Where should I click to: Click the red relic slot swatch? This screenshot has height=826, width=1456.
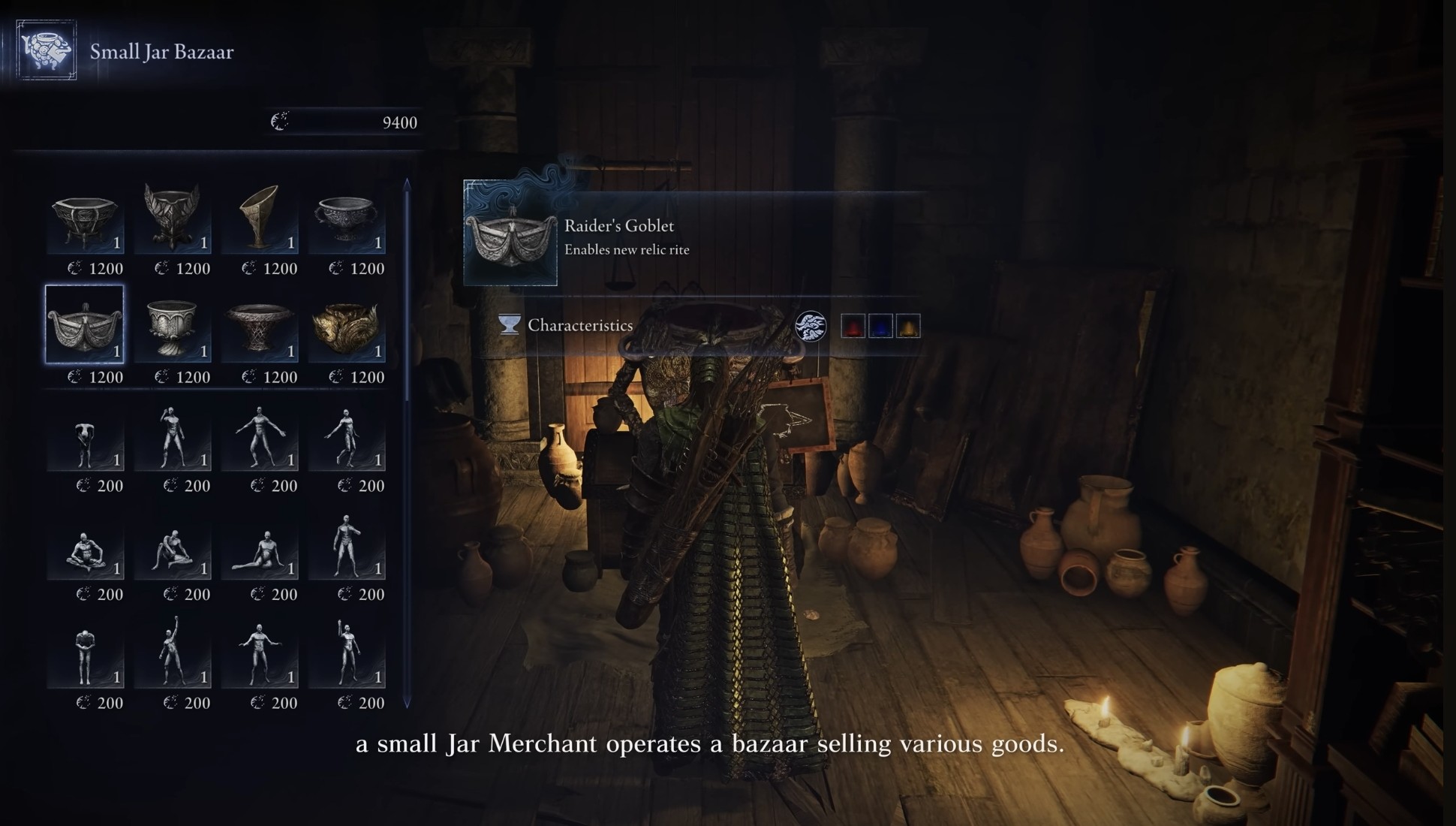pyautogui.click(x=853, y=326)
